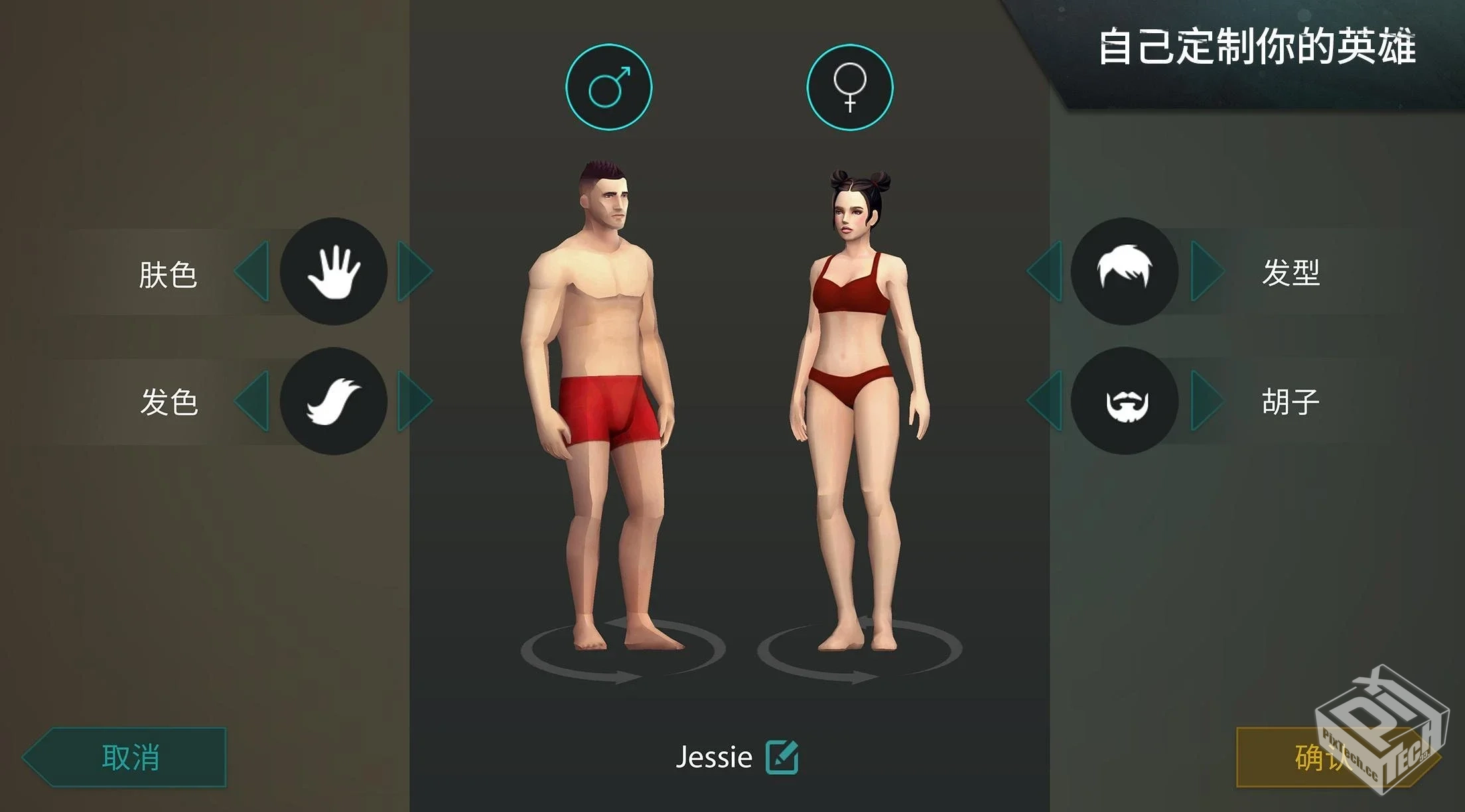Select previous hairstyle (发型)

[x=1045, y=271]
